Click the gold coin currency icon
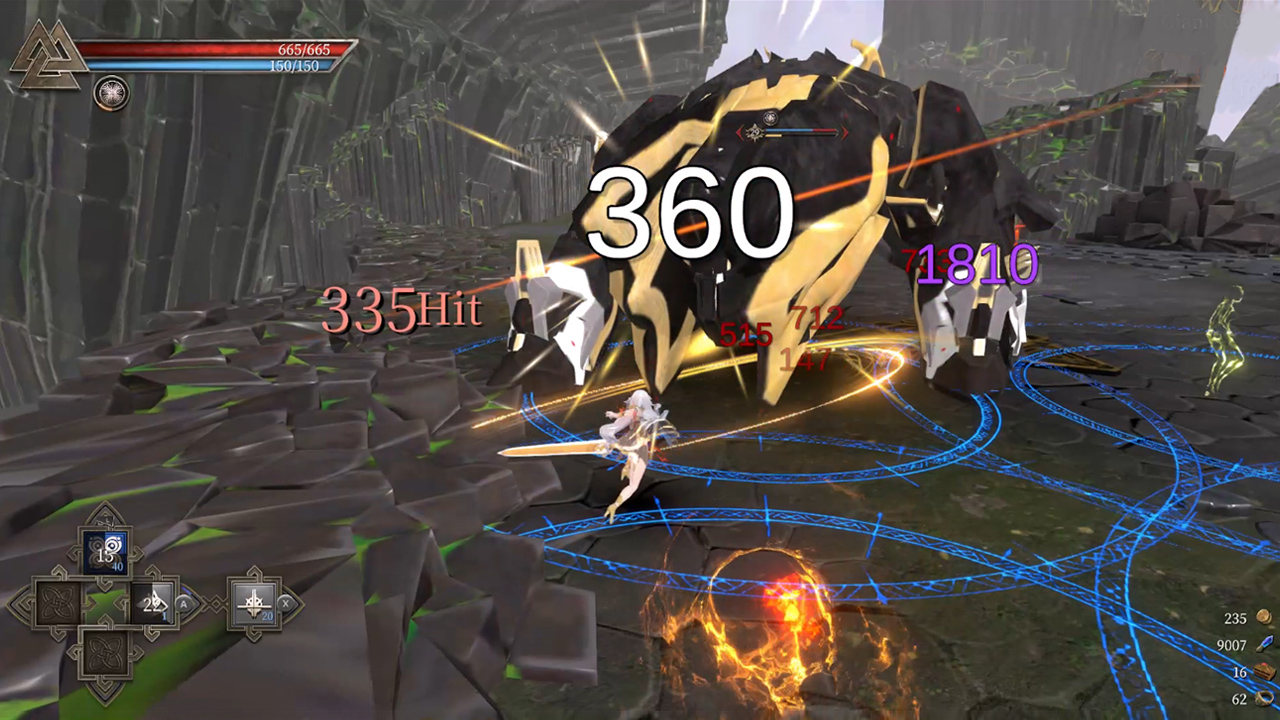The height and width of the screenshot is (720, 1280). tap(1264, 616)
